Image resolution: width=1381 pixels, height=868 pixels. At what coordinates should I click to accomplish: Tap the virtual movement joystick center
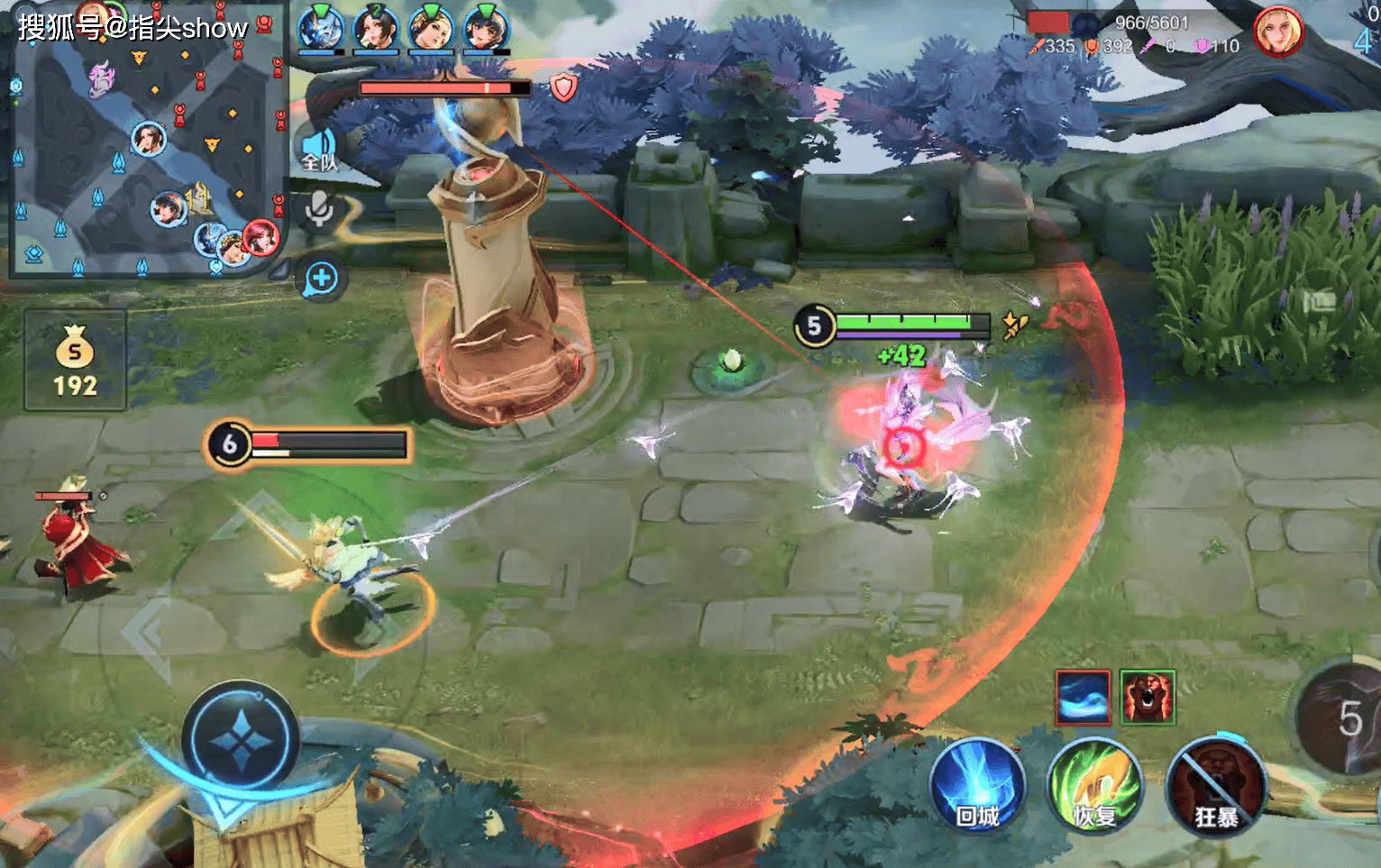coord(240,741)
